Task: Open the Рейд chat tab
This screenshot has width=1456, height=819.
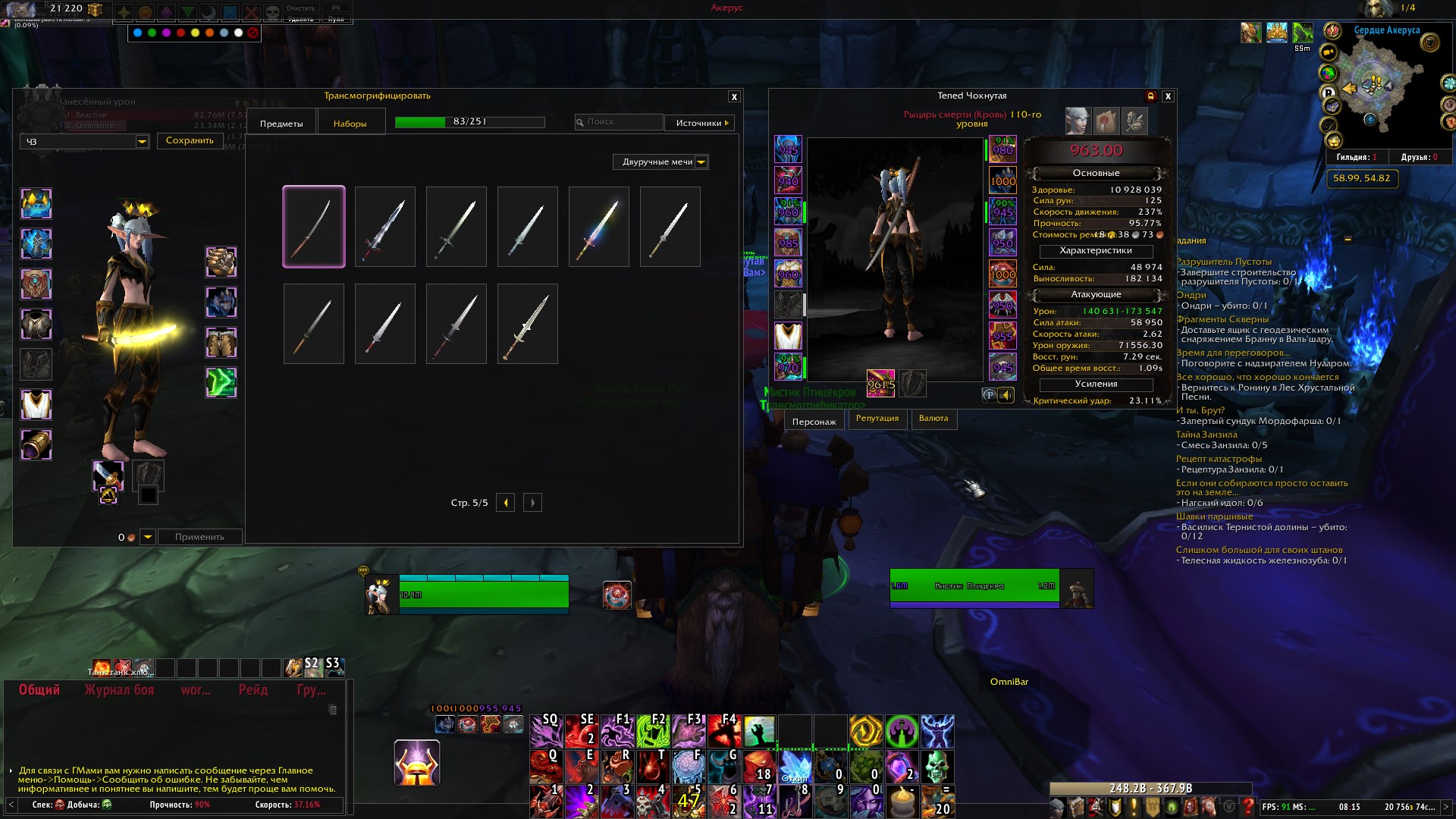Action: pos(253,690)
